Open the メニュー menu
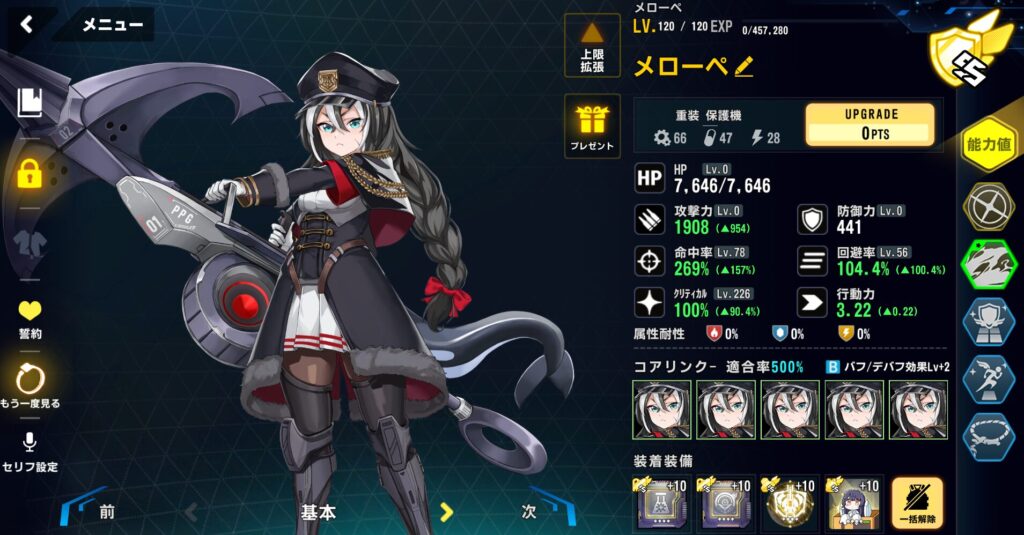Image resolution: width=1024 pixels, height=535 pixels. (x=112, y=25)
